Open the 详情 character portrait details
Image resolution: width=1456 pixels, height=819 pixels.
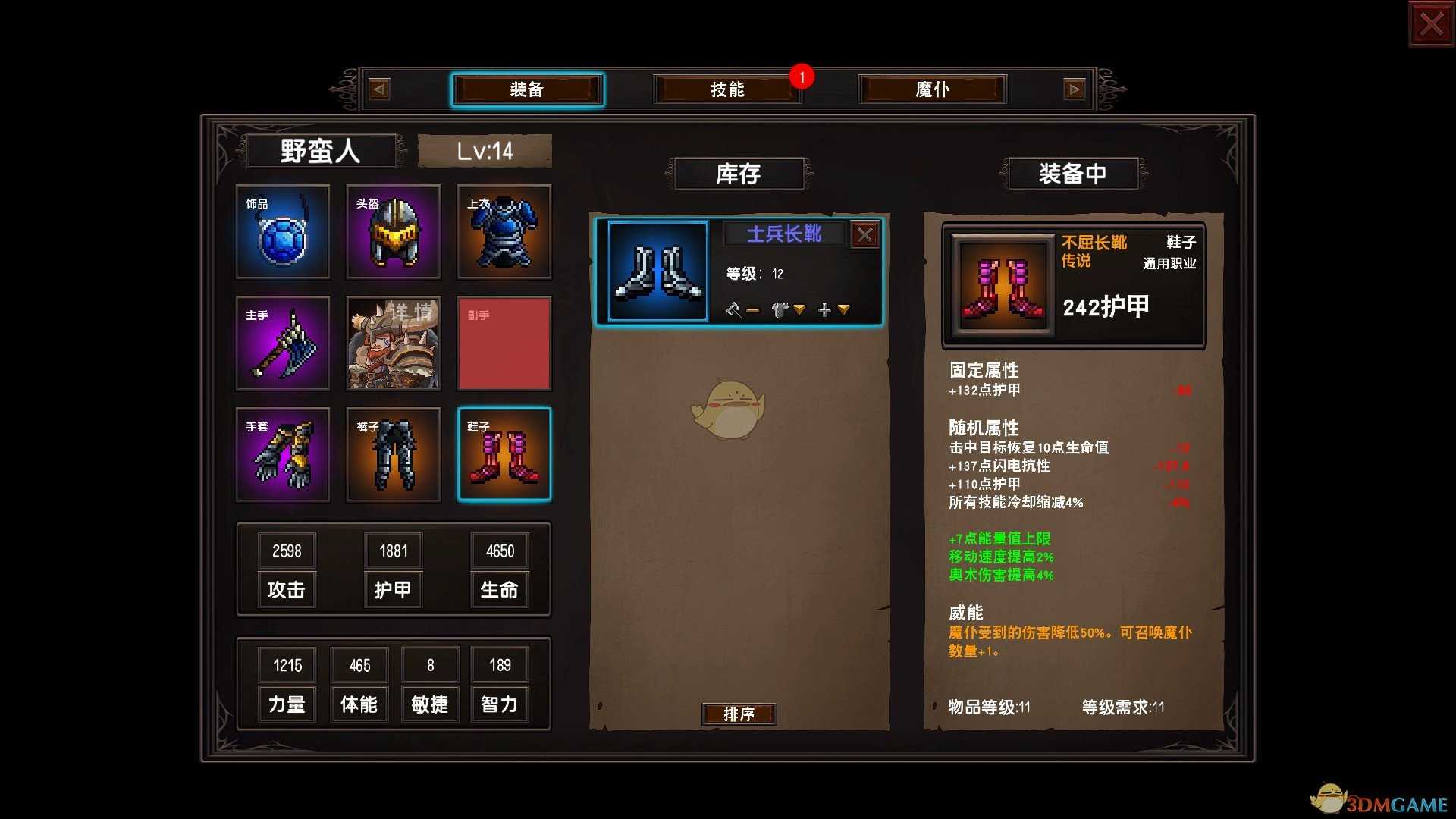pos(393,344)
